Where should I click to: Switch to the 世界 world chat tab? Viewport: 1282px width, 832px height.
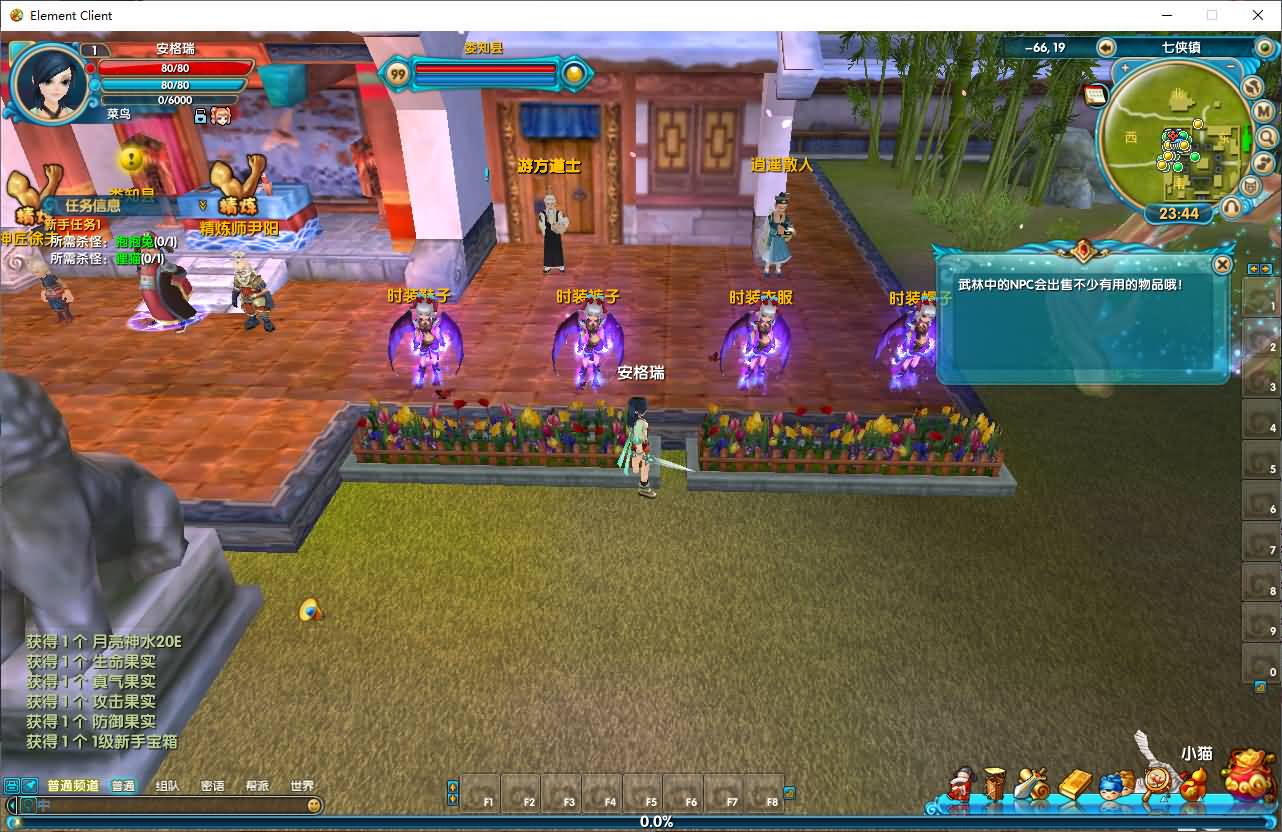pyautogui.click(x=301, y=786)
